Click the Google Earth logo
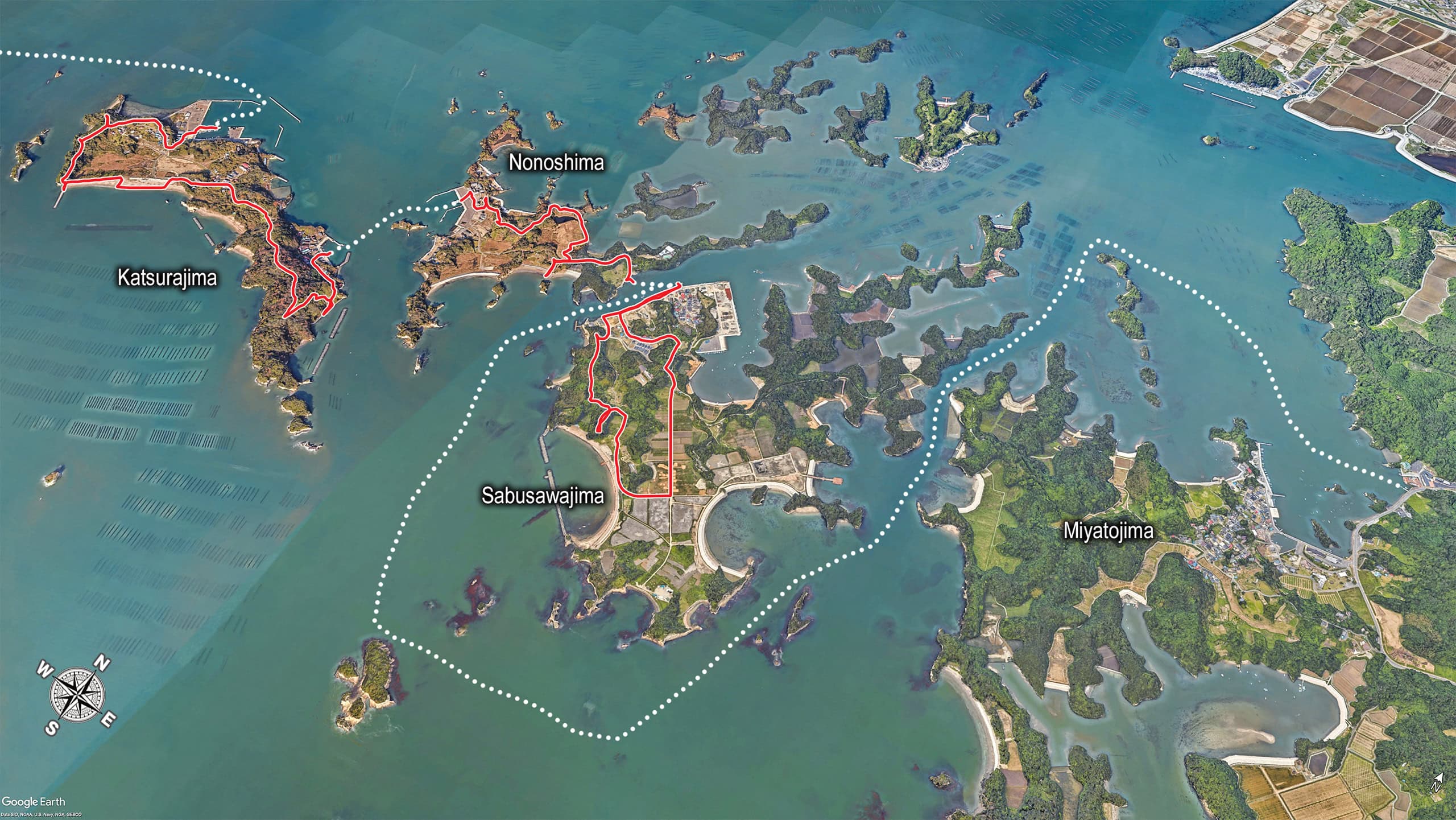The image size is (1456, 820). point(34,802)
